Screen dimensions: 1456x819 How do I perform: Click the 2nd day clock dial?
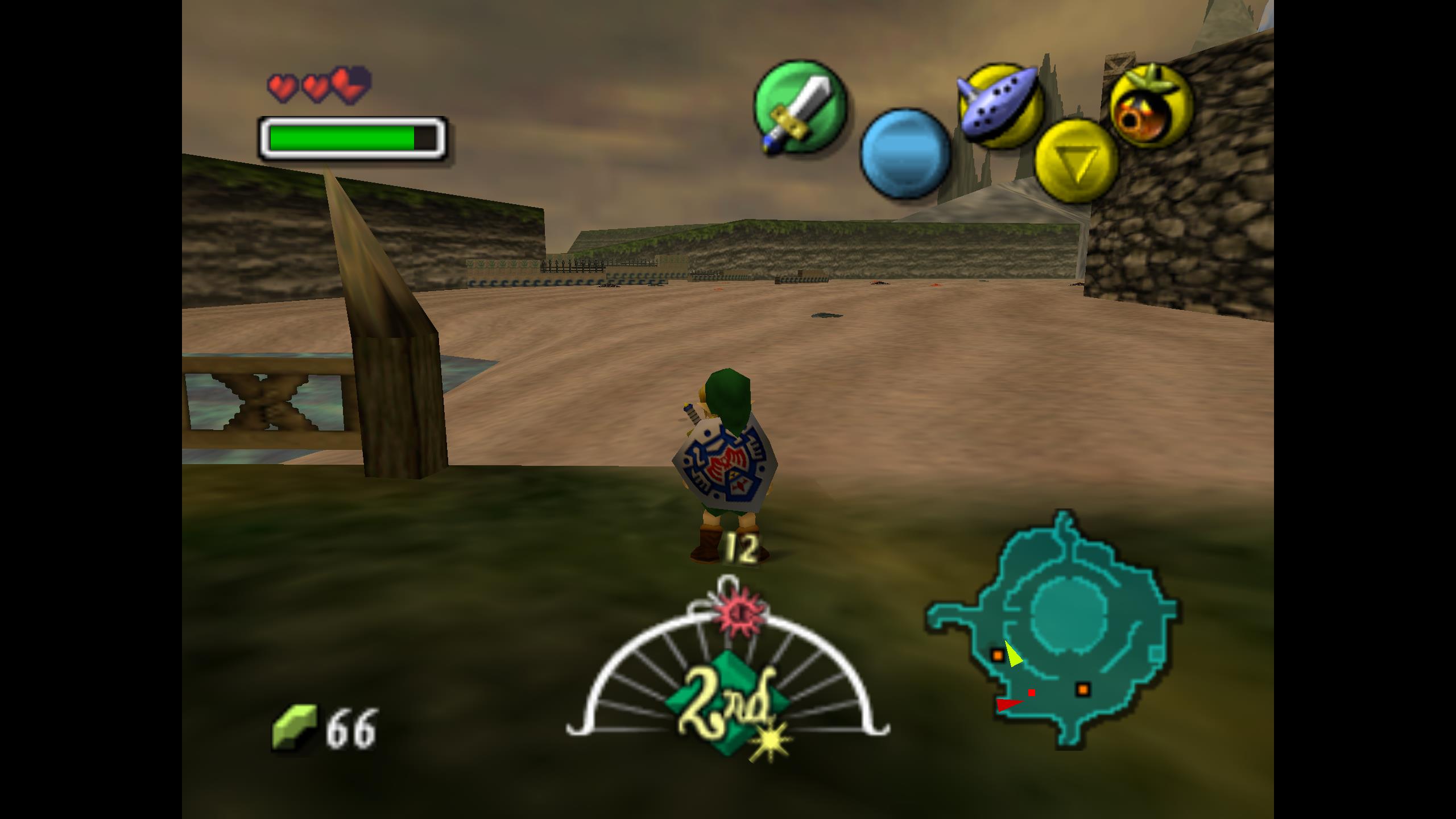(727, 682)
